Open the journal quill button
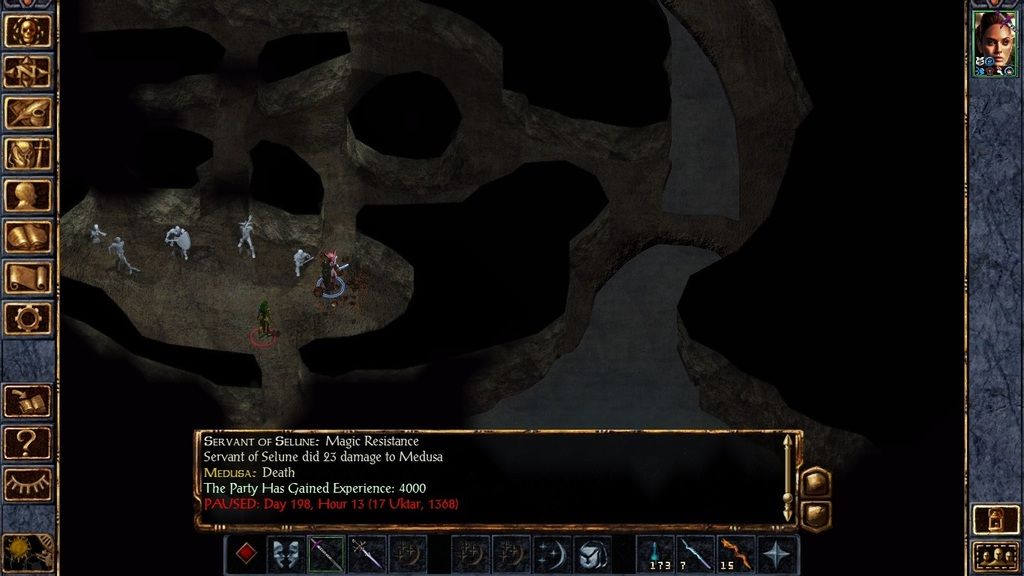Viewport: 1024px width, 576px height. (28, 112)
